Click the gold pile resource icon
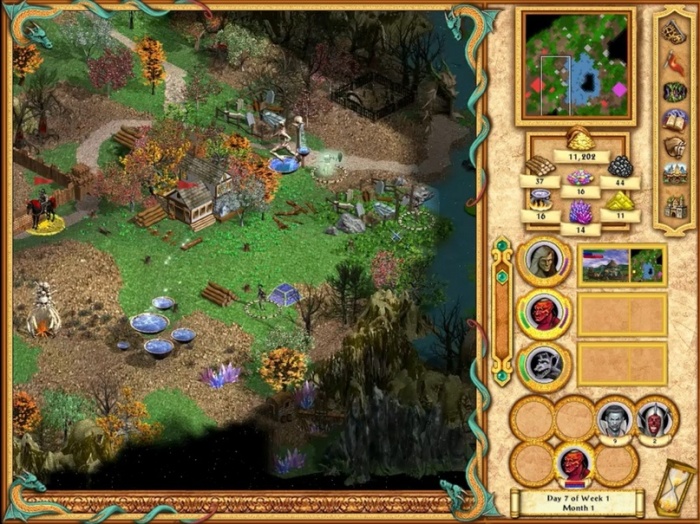Viewport: 700px width, 524px height. pyautogui.click(x=580, y=138)
